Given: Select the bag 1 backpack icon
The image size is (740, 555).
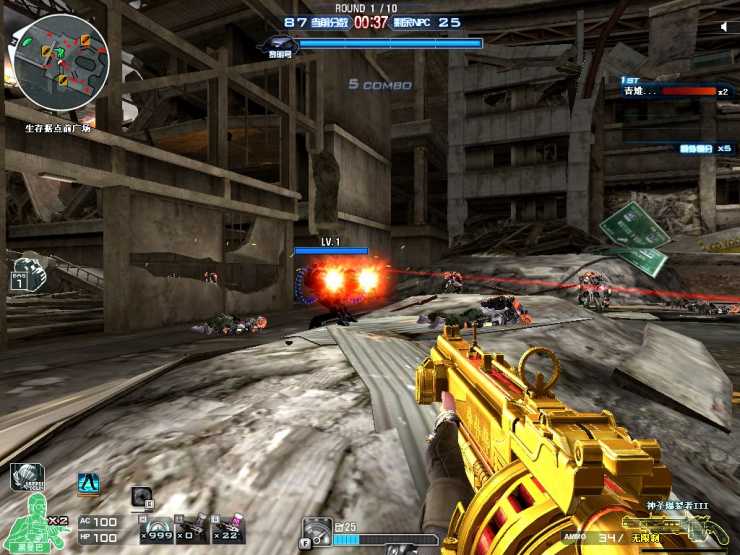Looking at the screenshot, I should pos(19,277).
